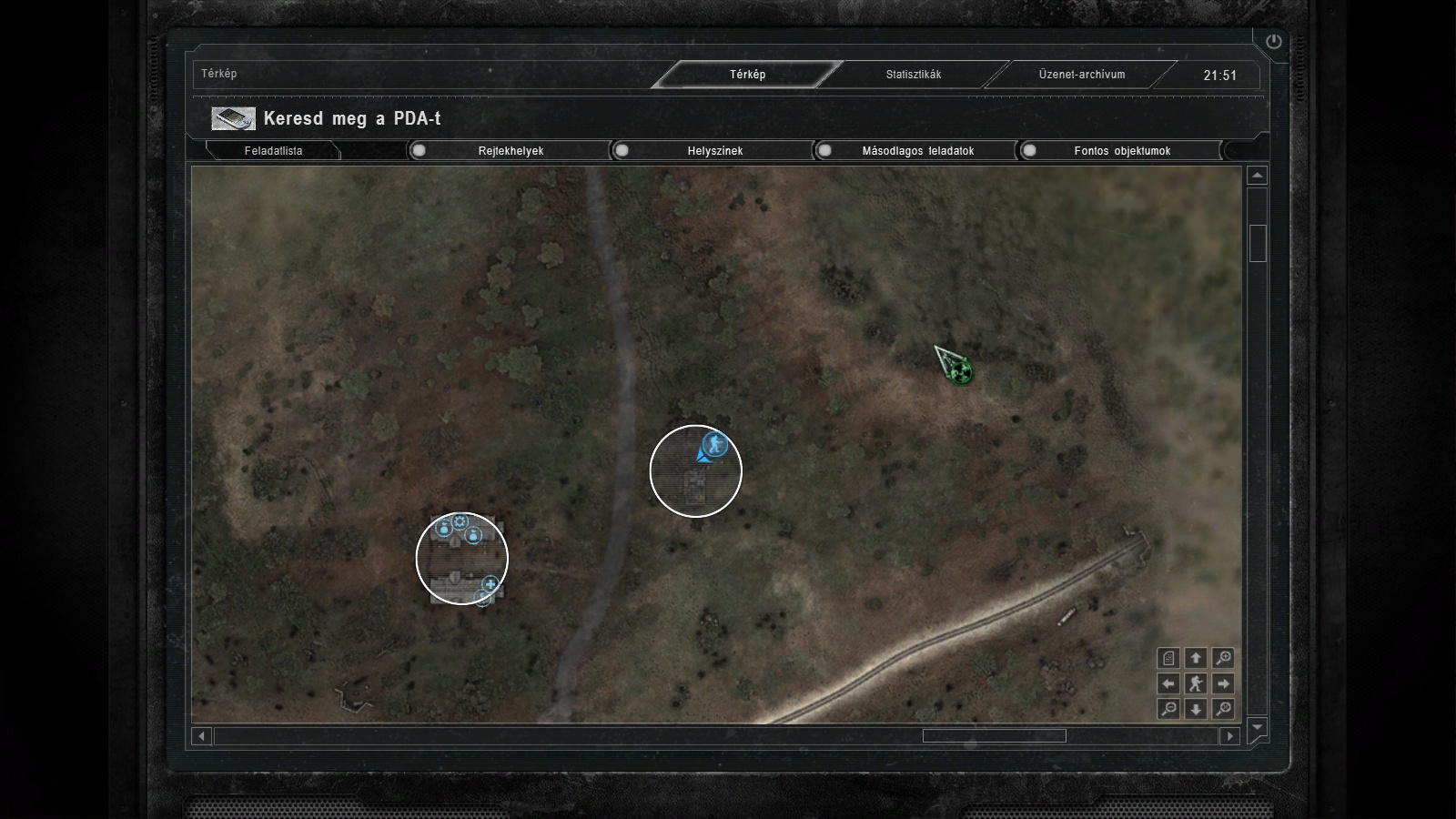Zoom in with the plus magnifier
The height and width of the screenshot is (819, 1456).
click(1224, 658)
